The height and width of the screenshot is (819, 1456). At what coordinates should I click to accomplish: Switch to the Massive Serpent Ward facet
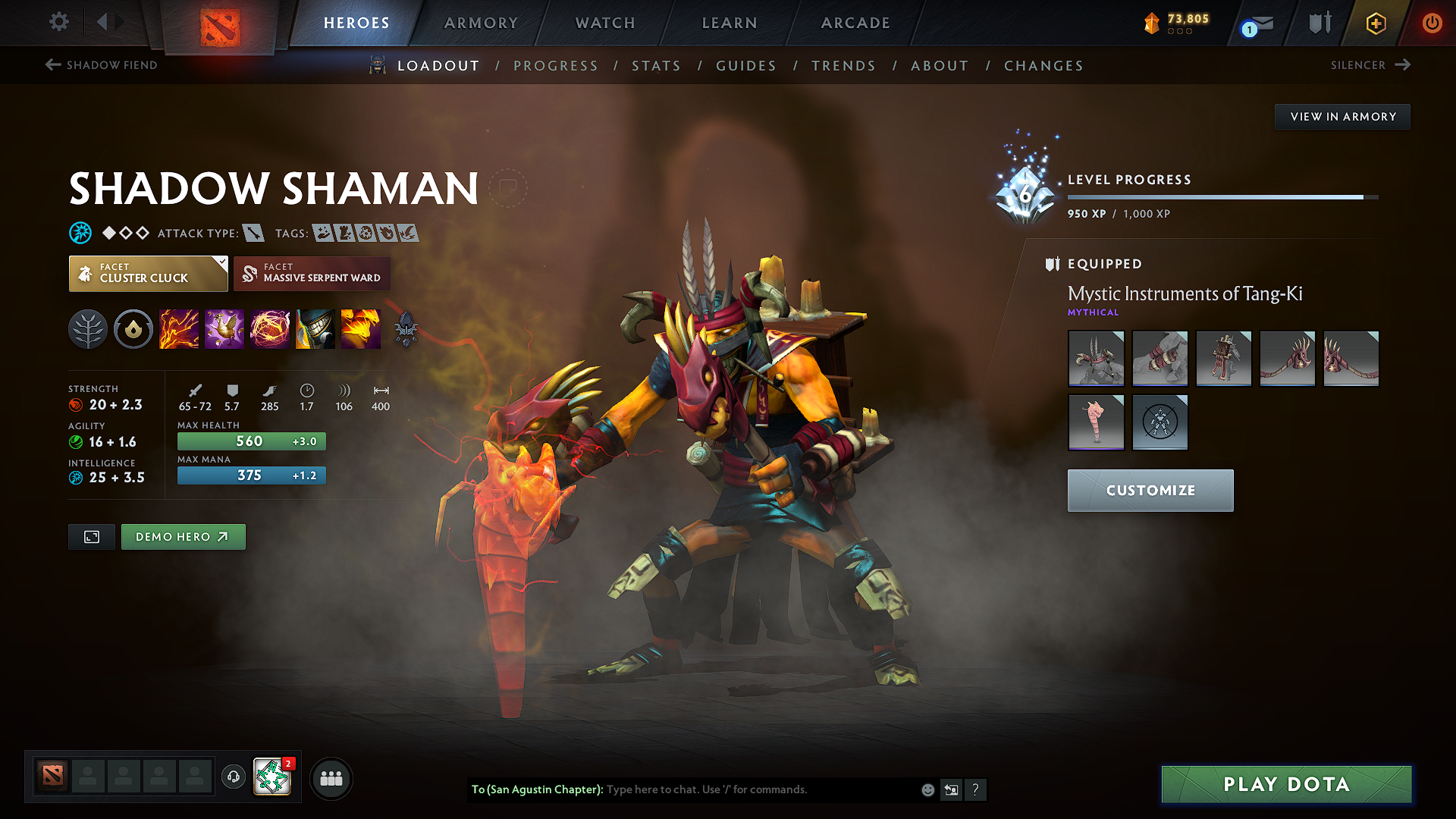[311, 274]
